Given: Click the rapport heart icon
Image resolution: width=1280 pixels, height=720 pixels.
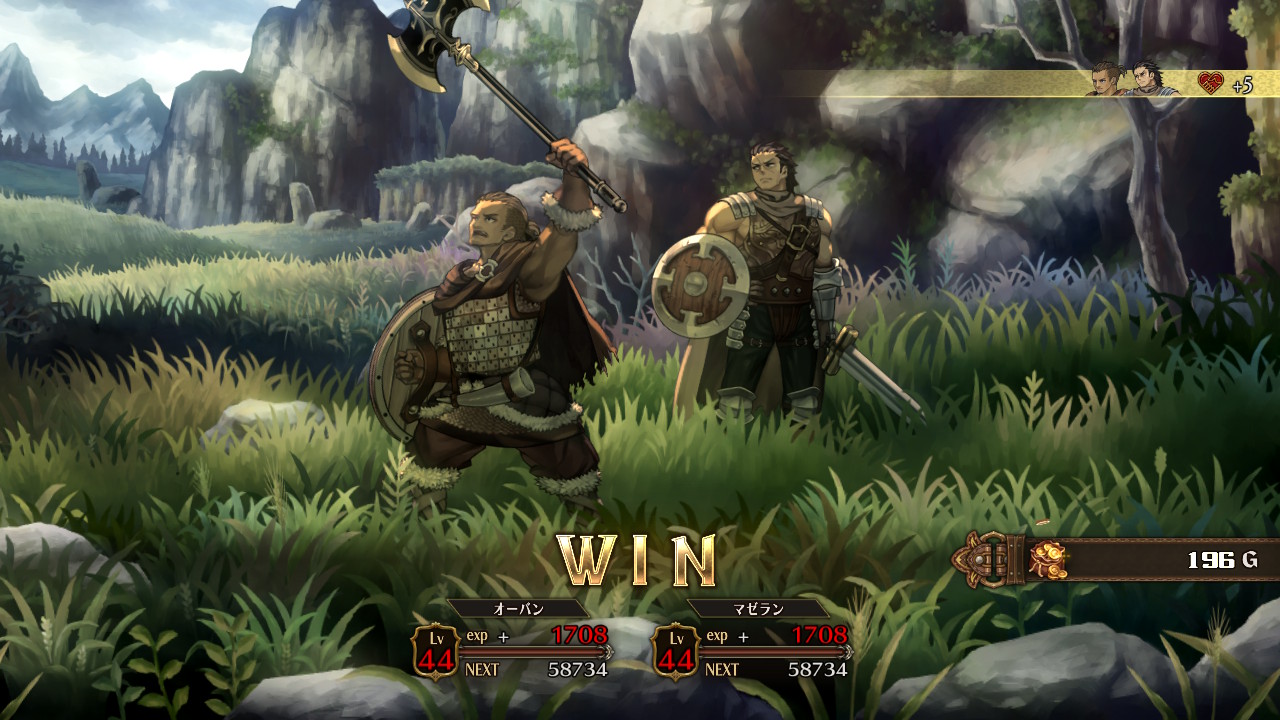Looking at the screenshot, I should (1211, 83).
